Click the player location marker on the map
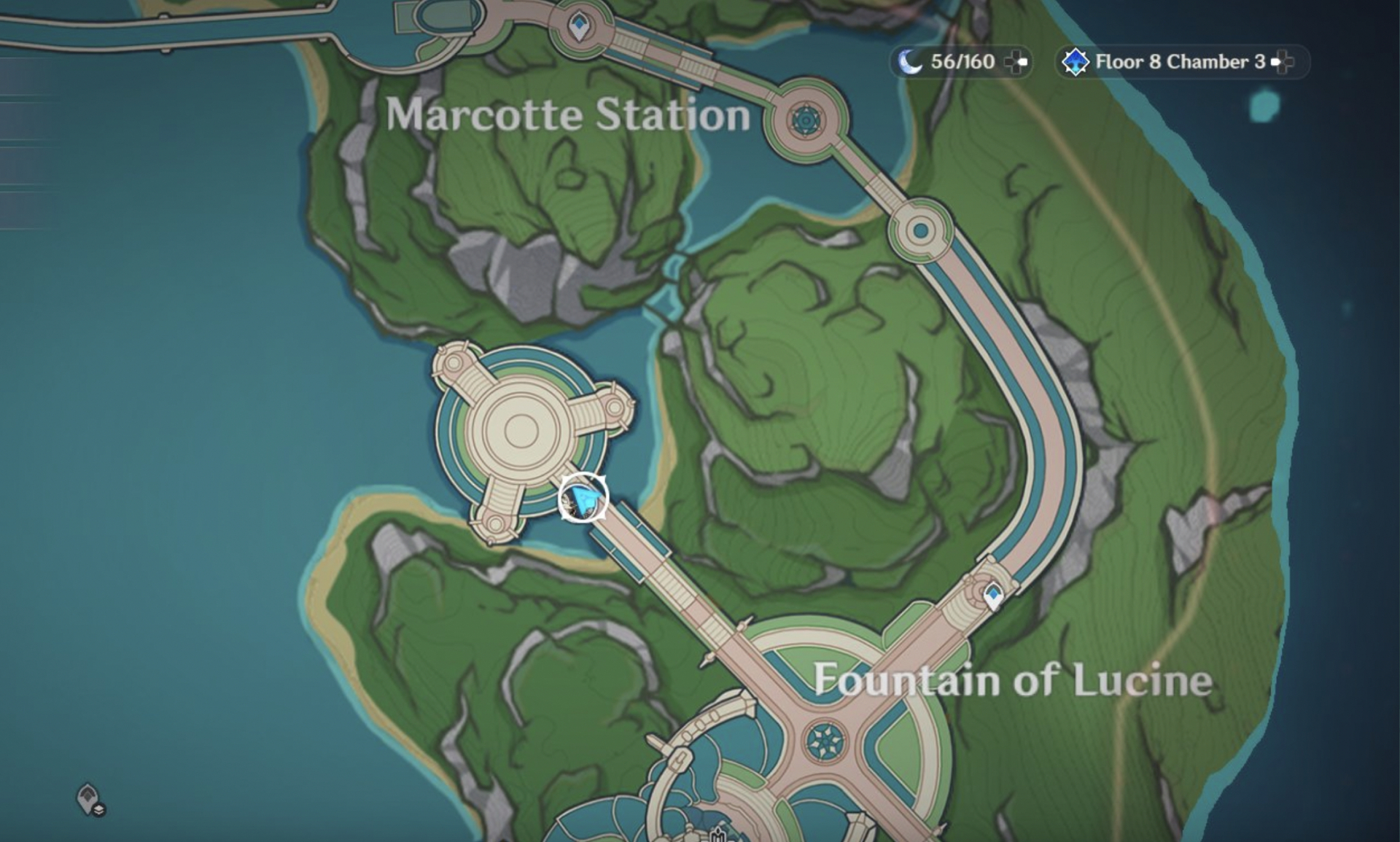This screenshot has width=1400, height=842. [583, 499]
